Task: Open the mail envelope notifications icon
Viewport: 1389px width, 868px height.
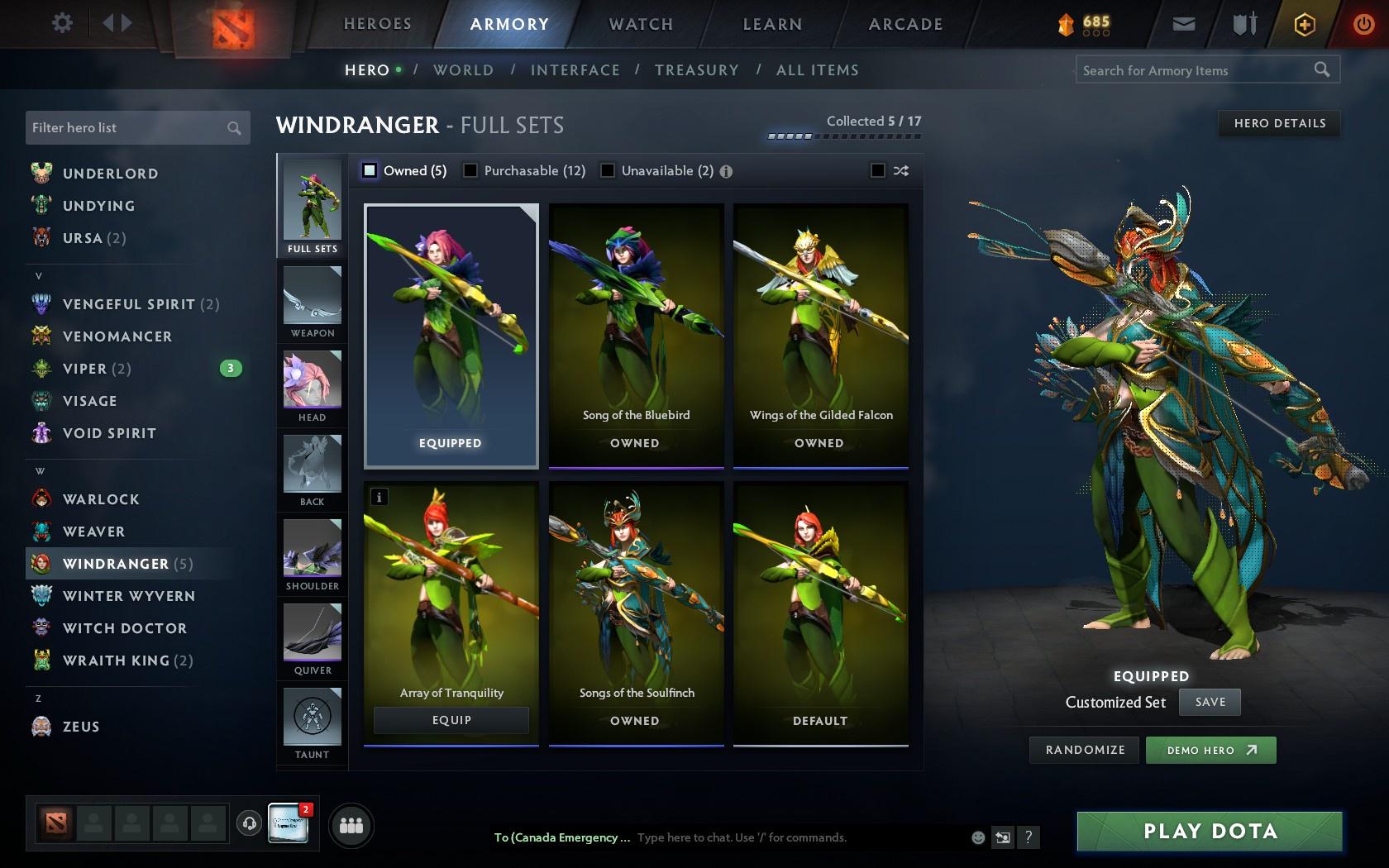Action: (x=1184, y=24)
